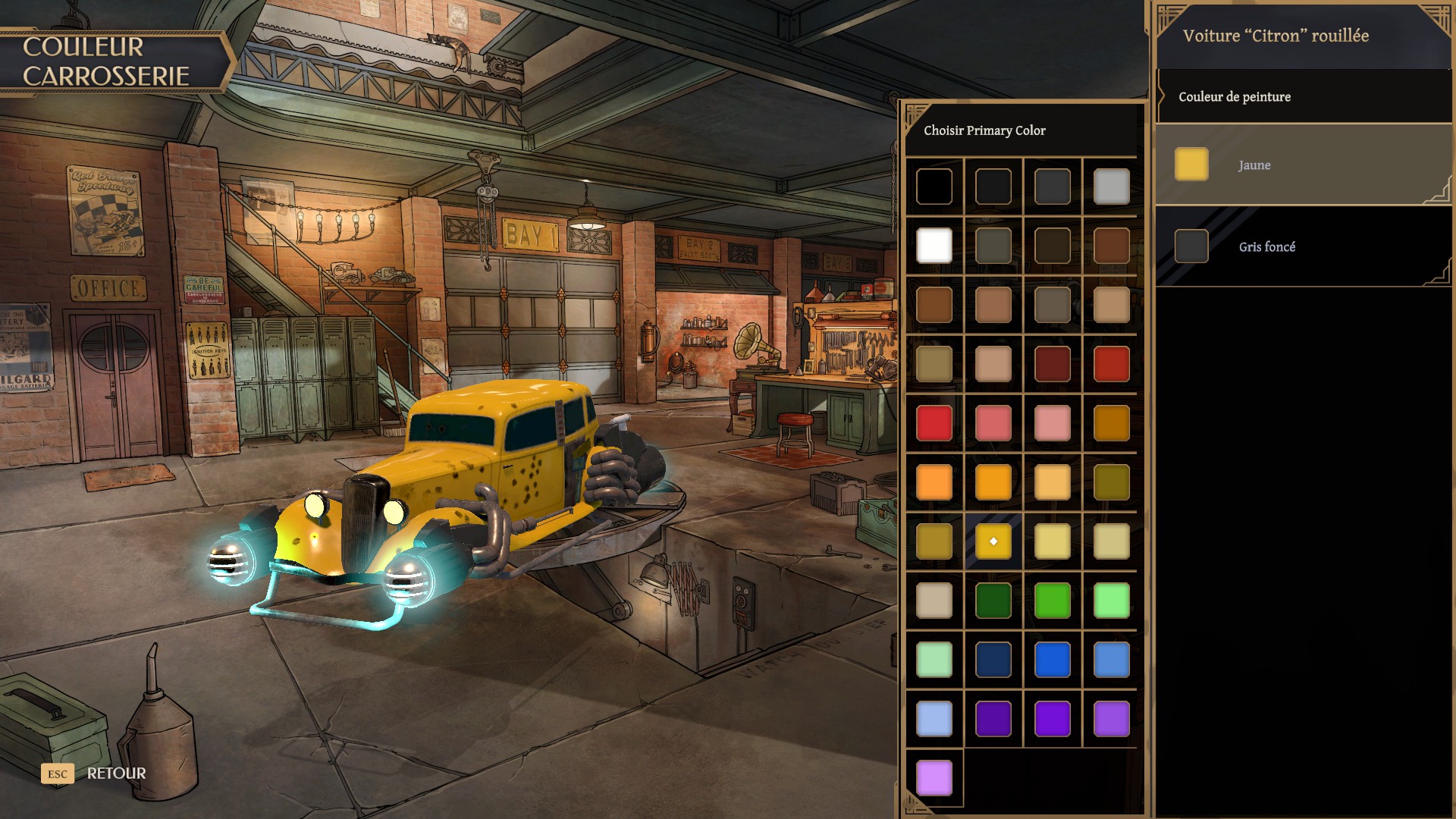The width and height of the screenshot is (1456, 819).
Task: Pick the white paint swatch
Action: [x=934, y=246]
